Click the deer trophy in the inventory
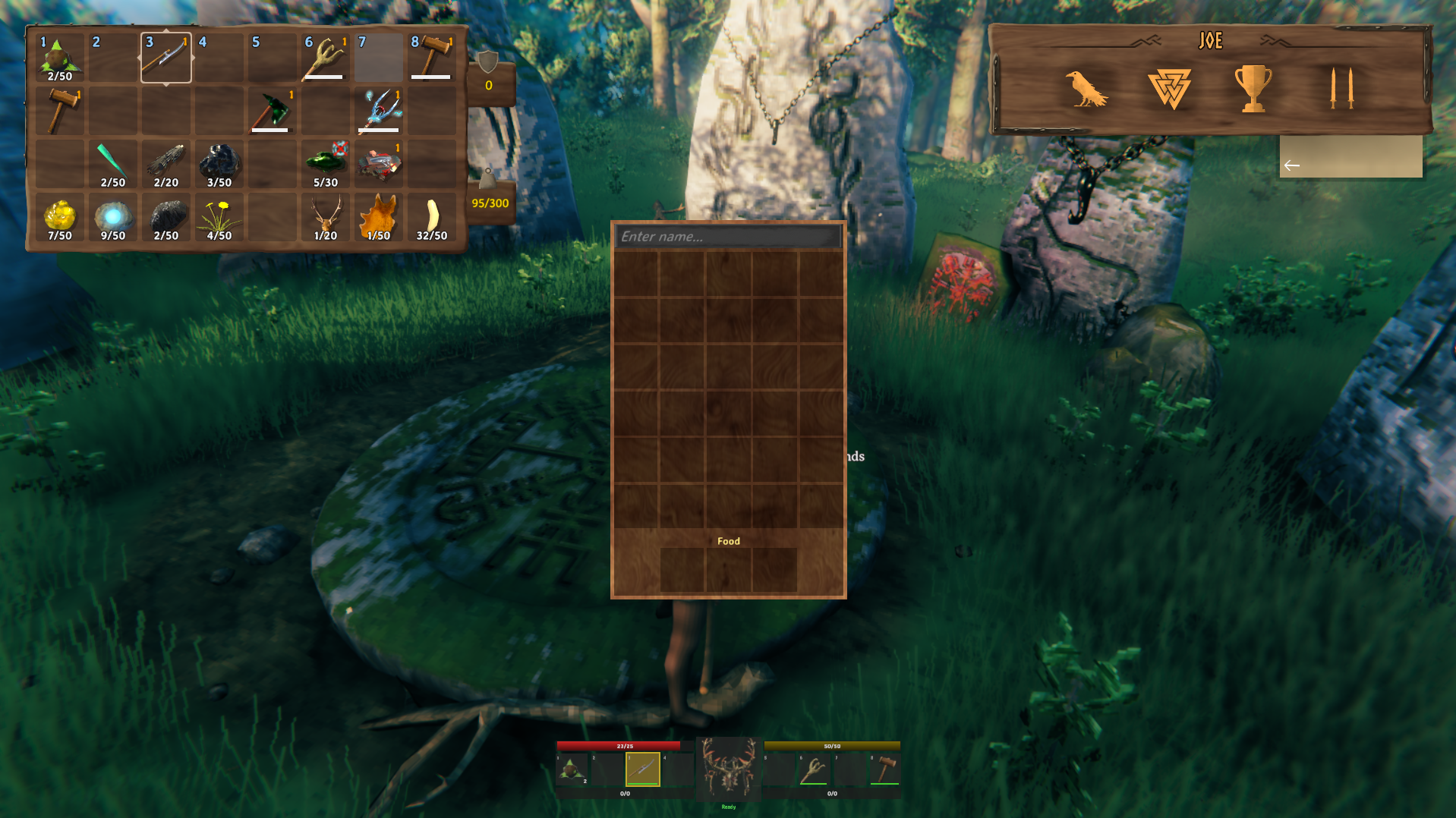The height and width of the screenshot is (818, 1456). pyautogui.click(x=325, y=216)
